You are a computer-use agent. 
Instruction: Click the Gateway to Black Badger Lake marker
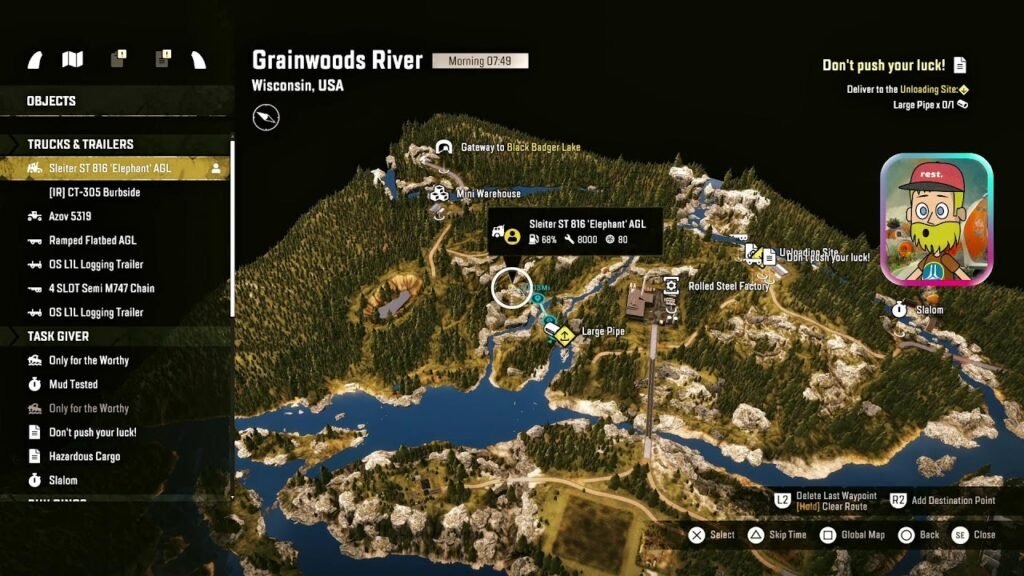(444, 147)
